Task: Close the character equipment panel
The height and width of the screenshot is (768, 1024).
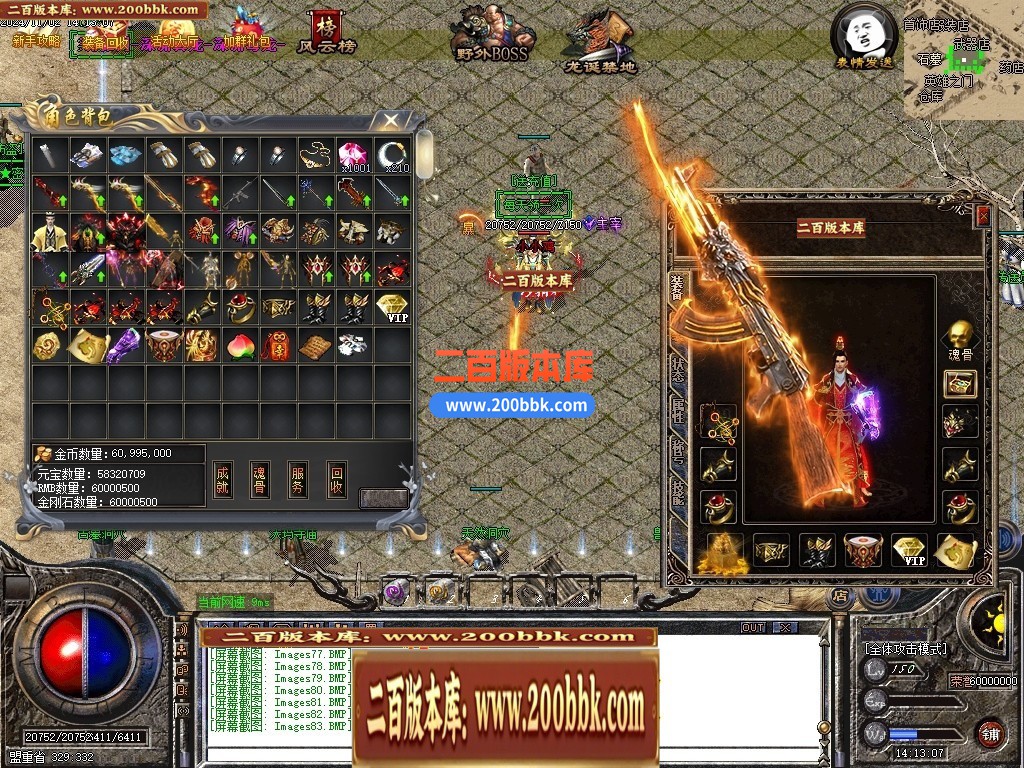Action: click(982, 216)
